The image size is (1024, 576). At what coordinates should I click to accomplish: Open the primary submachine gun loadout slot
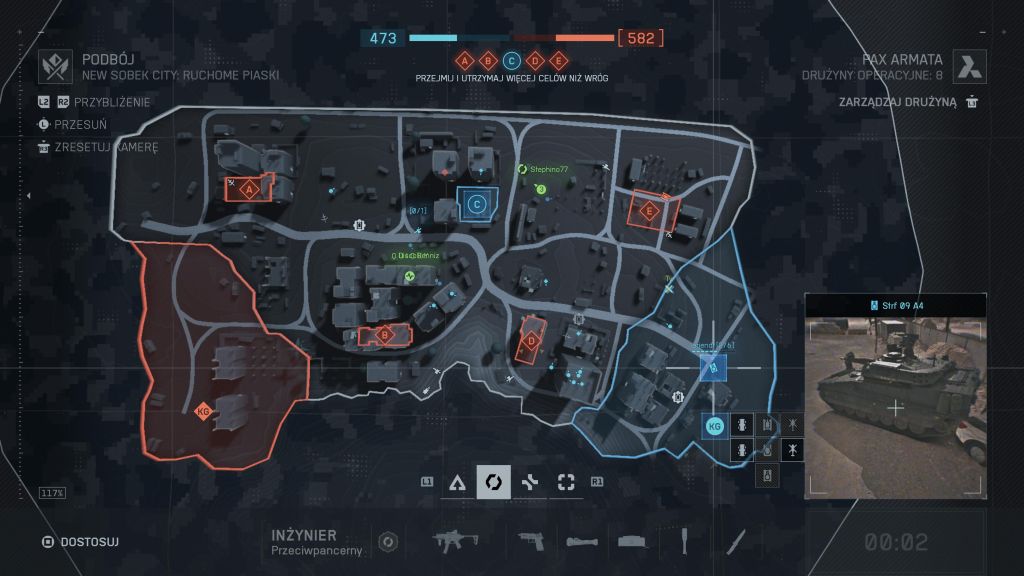[455, 541]
